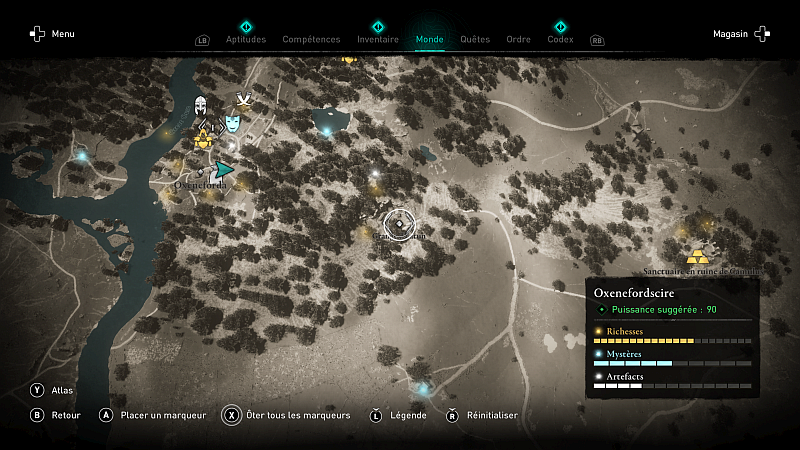This screenshot has height=450, width=800.
Task: Switch to the Aptitudes tab
Action: point(246,40)
